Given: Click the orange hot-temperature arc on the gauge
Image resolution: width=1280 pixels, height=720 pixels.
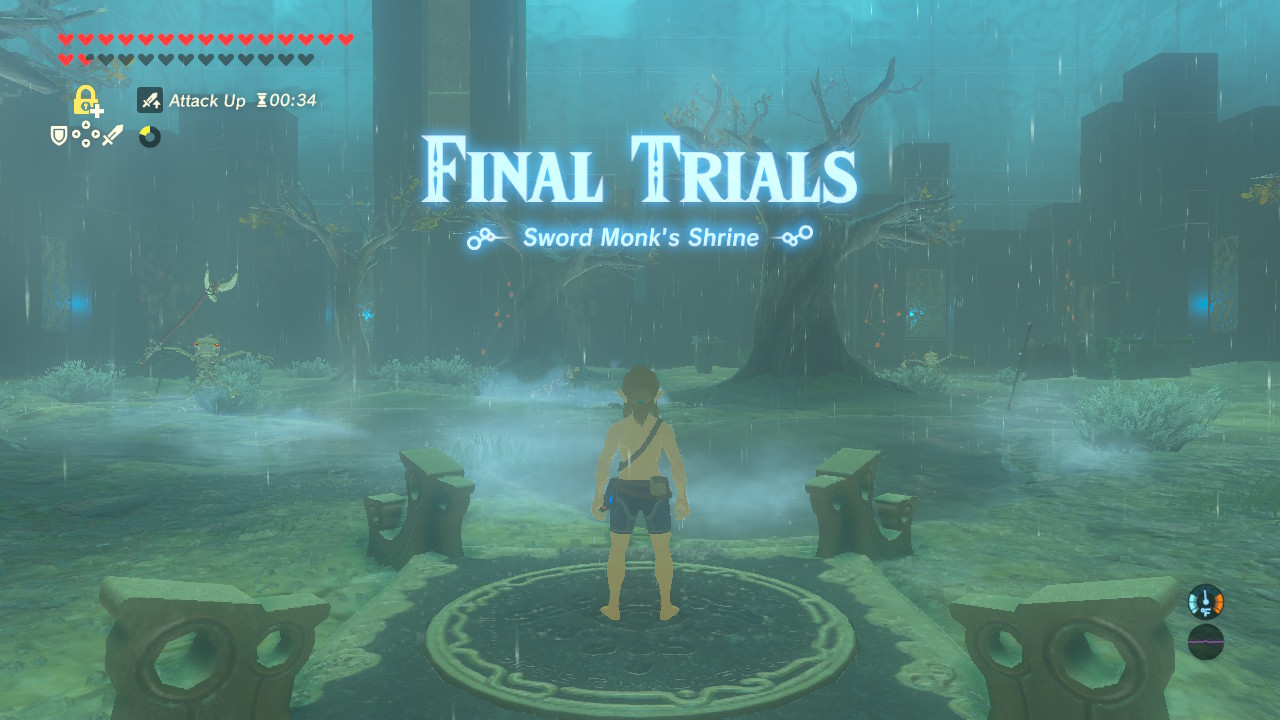Looking at the screenshot, I should [1219, 603].
